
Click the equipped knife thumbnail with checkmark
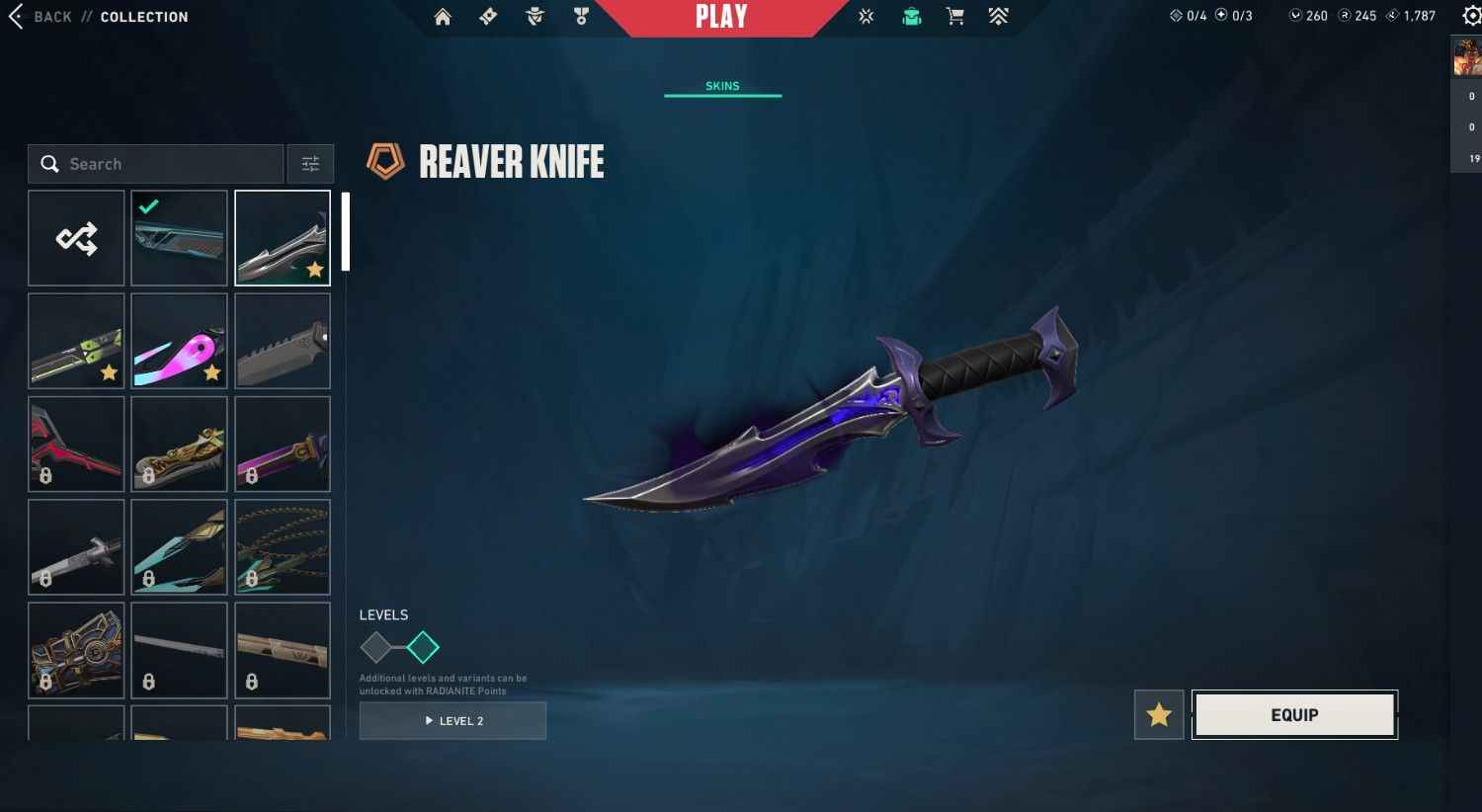click(x=179, y=237)
